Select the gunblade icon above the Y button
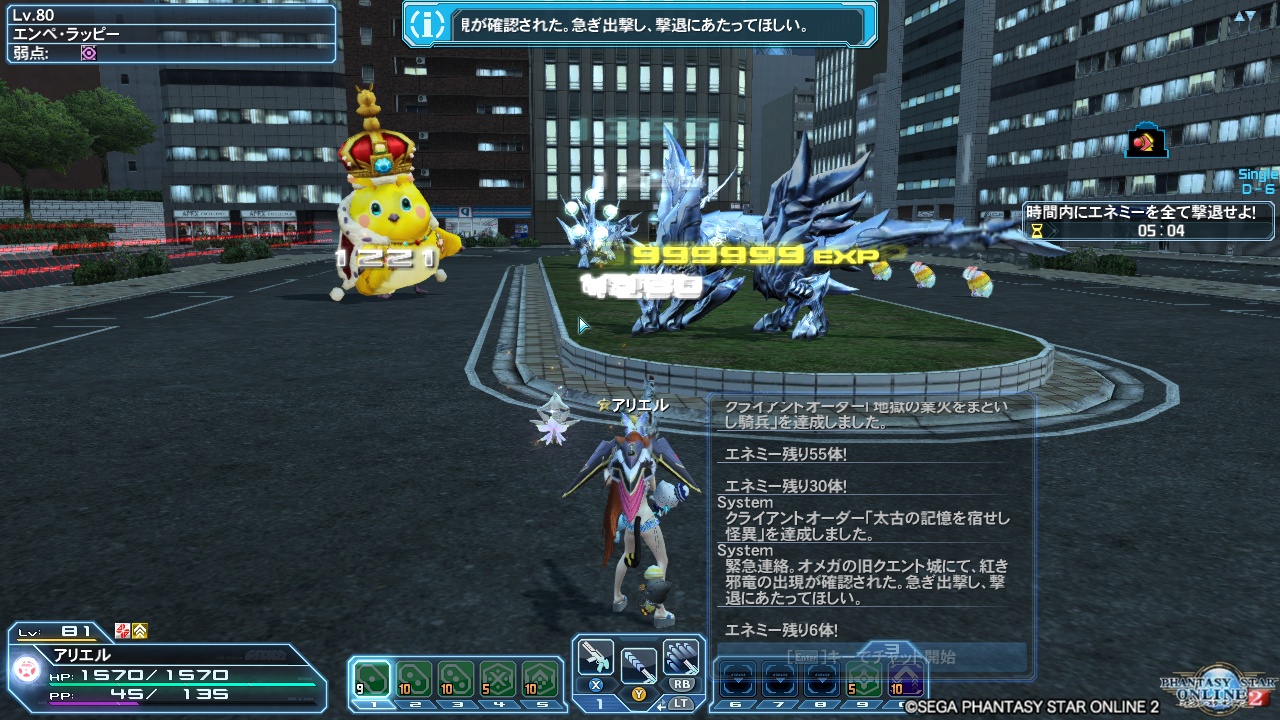Image resolution: width=1280 pixels, height=720 pixels. tap(639, 663)
